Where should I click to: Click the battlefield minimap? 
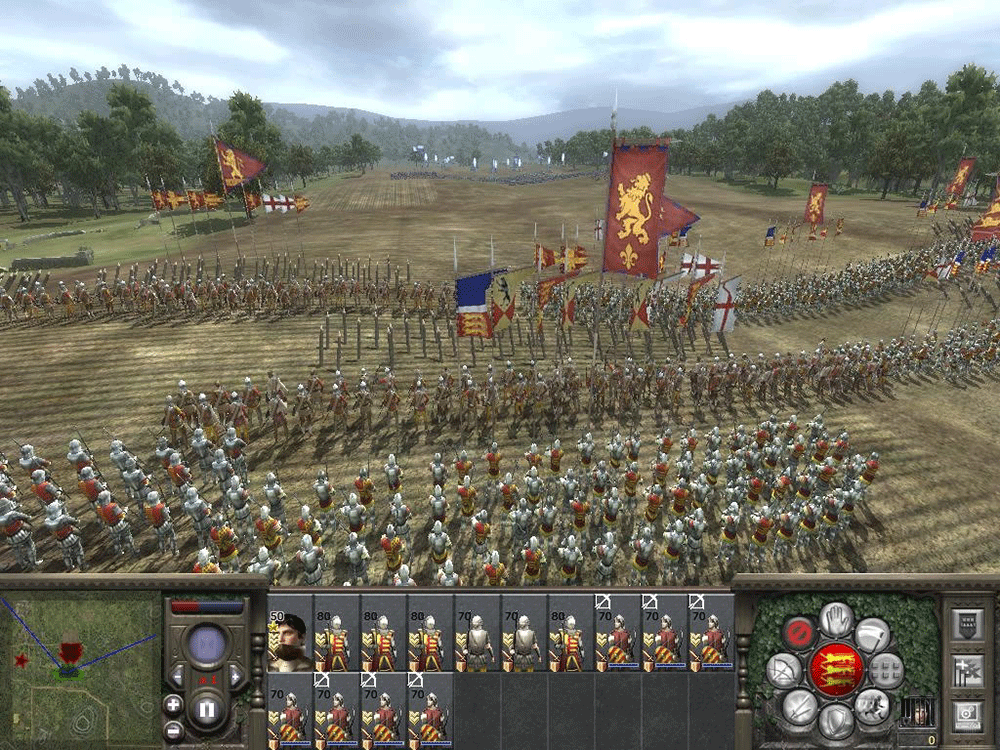(x=80, y=662)
